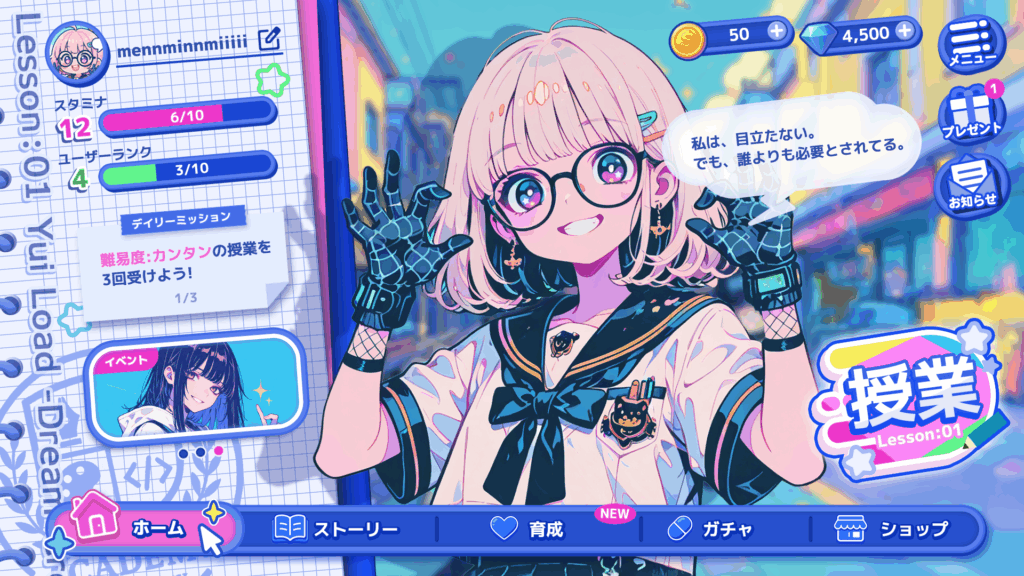Open the デイリーミッション daily mission note

coord(176,262)
